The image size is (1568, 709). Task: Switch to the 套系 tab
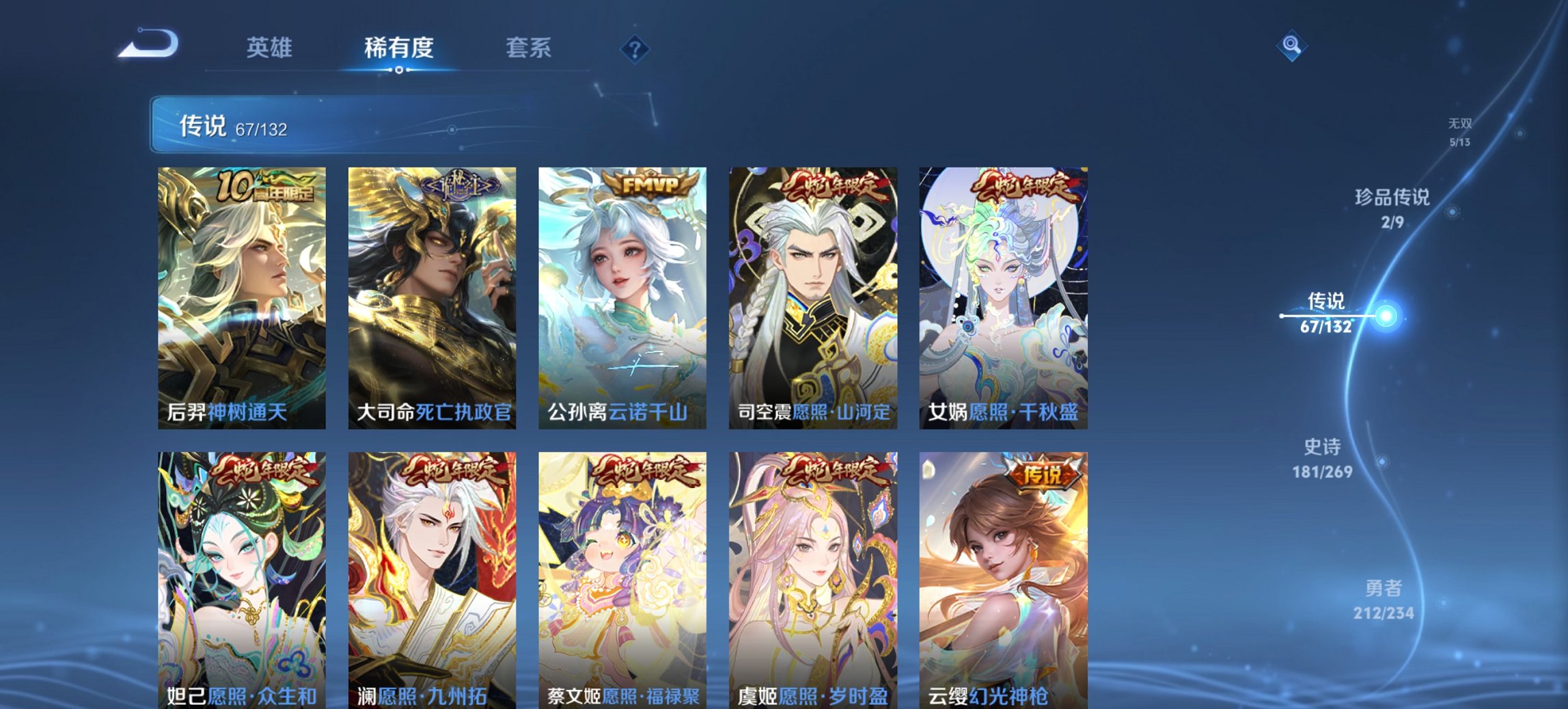point(529,46)
